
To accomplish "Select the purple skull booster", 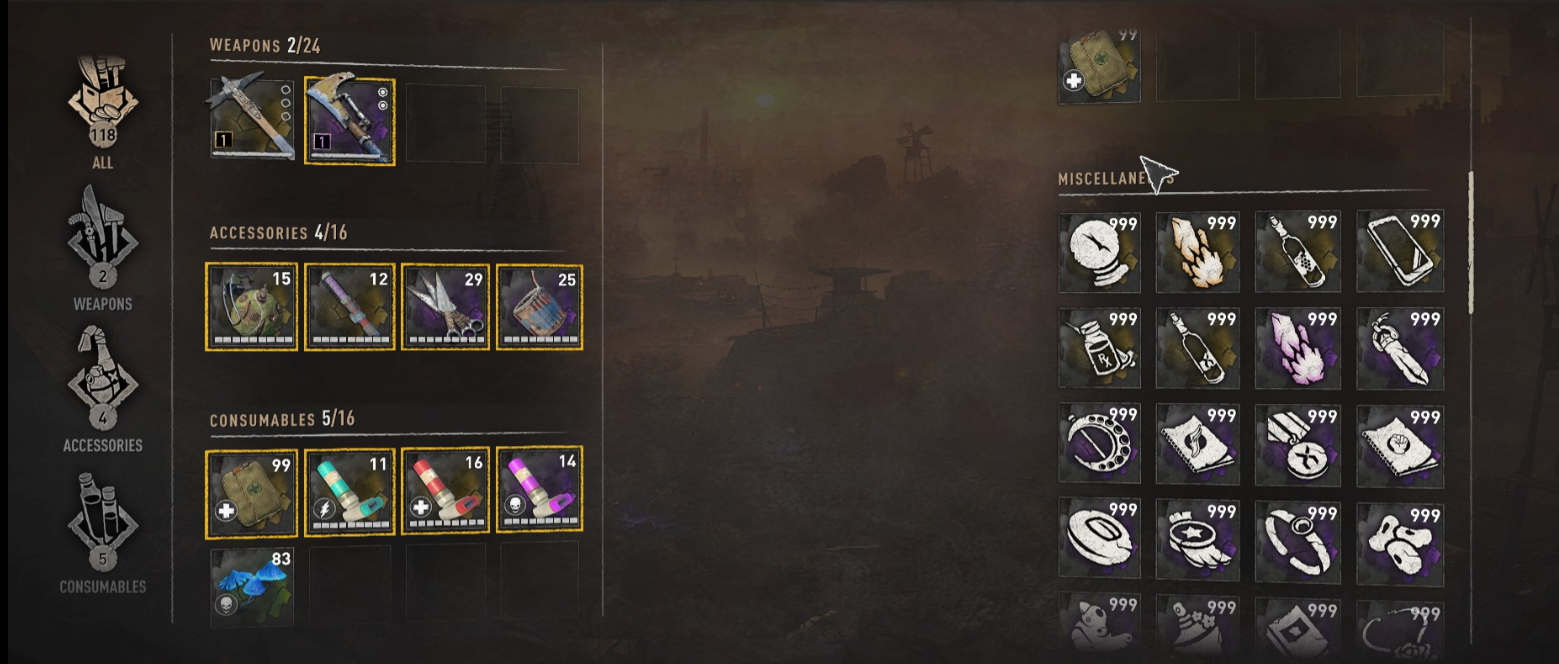I will pos(540,492).
